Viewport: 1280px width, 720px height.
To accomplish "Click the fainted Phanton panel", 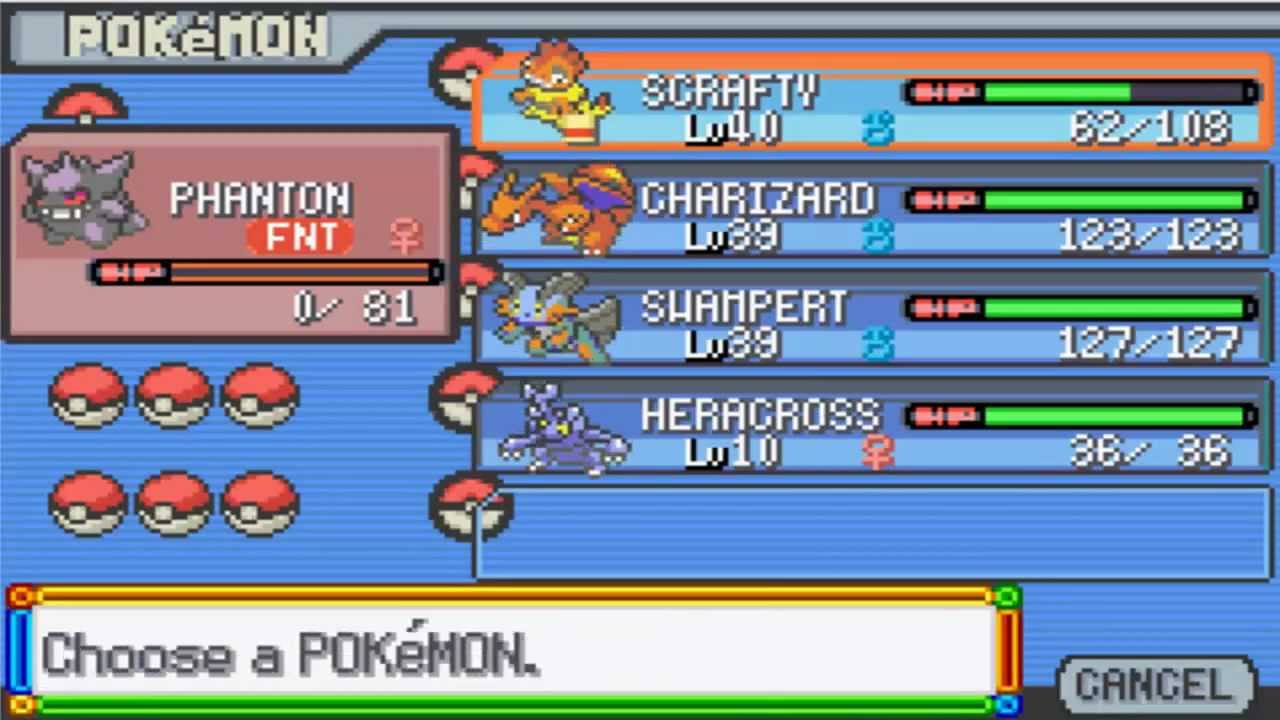I will pyautogui.click(x=232, y=236).
